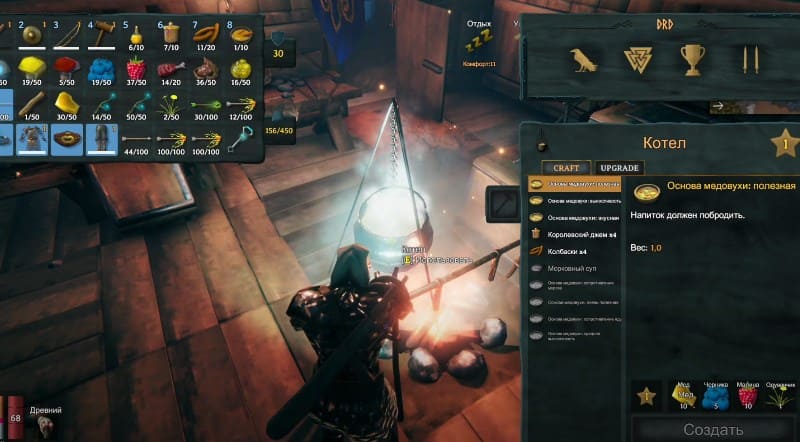The width and height of the screenshot is (800, 442).
Task: Choose the Колбаски x4 recipe
Action: coord(567,251)
